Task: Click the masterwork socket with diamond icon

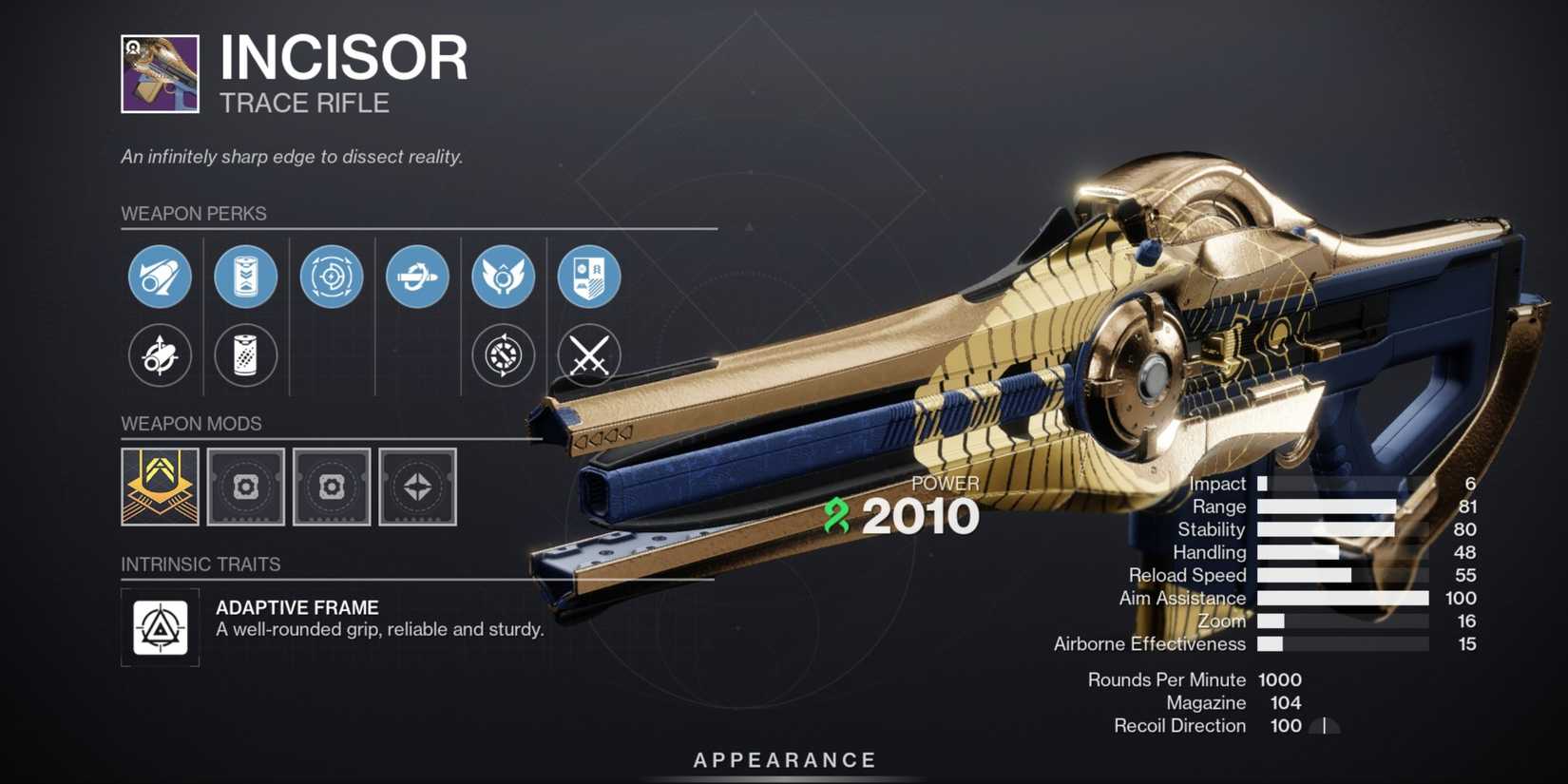Action: click(x=418, y=488)
